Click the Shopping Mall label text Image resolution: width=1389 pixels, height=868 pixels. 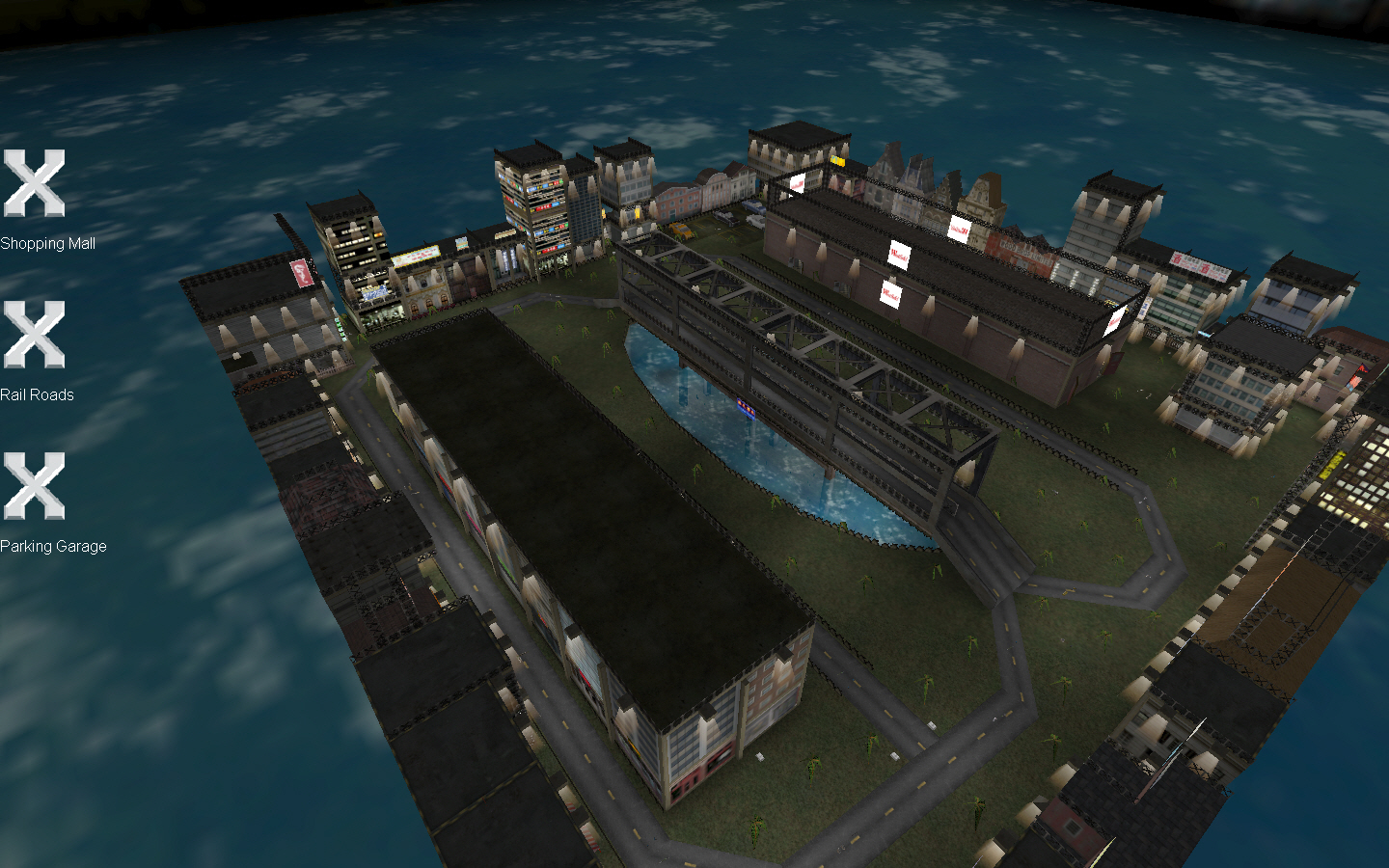tap(47, 244)
